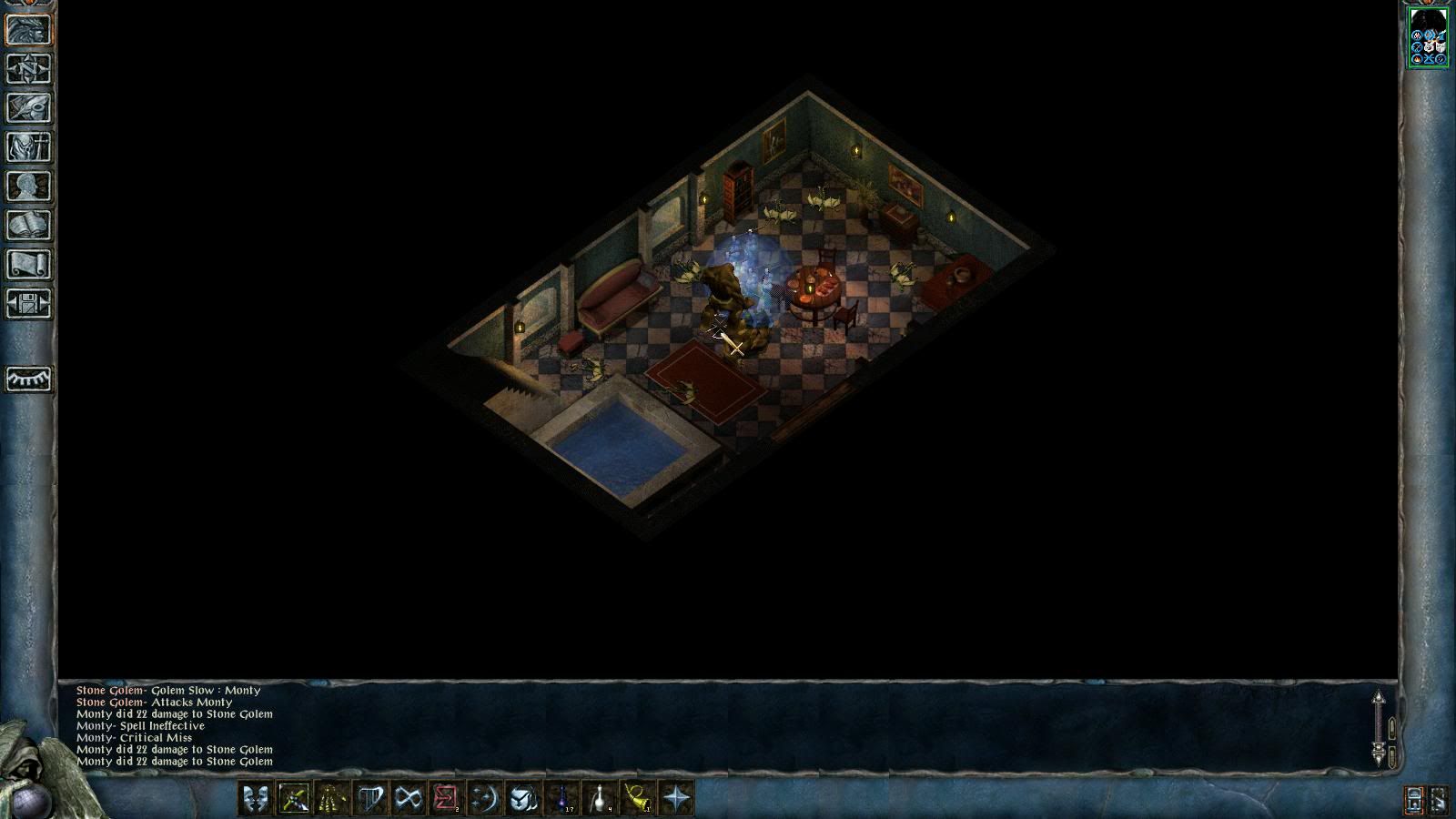Click the return-to-game face button
The image size is (1456, 819).
(29, 30)
